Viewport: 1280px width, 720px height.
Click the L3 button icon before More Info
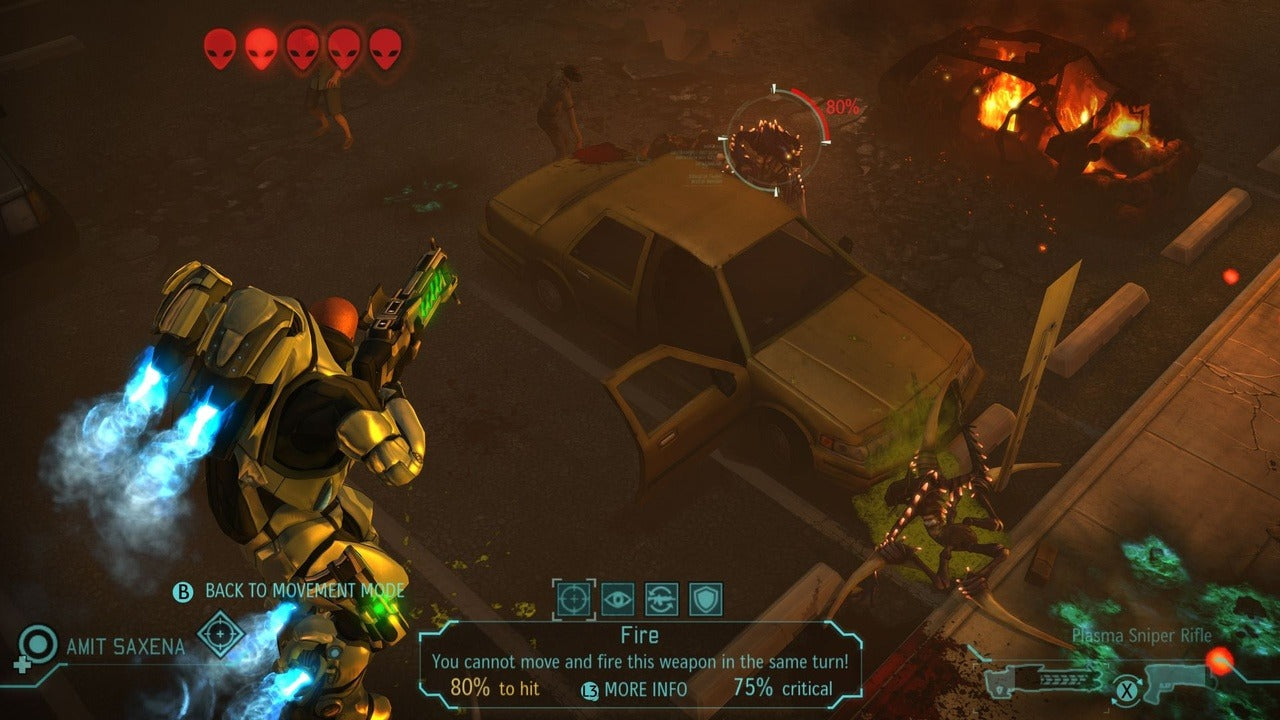589,689
